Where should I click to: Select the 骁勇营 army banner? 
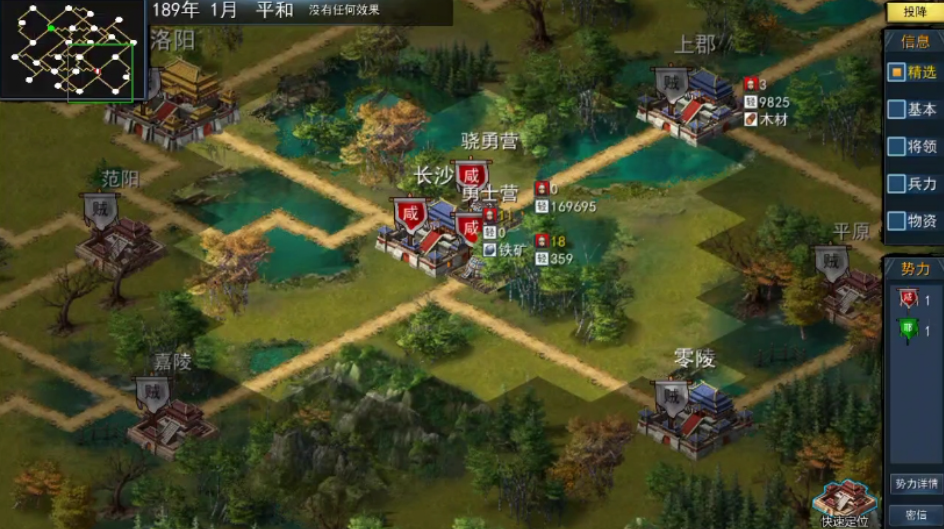coord(470,174)
